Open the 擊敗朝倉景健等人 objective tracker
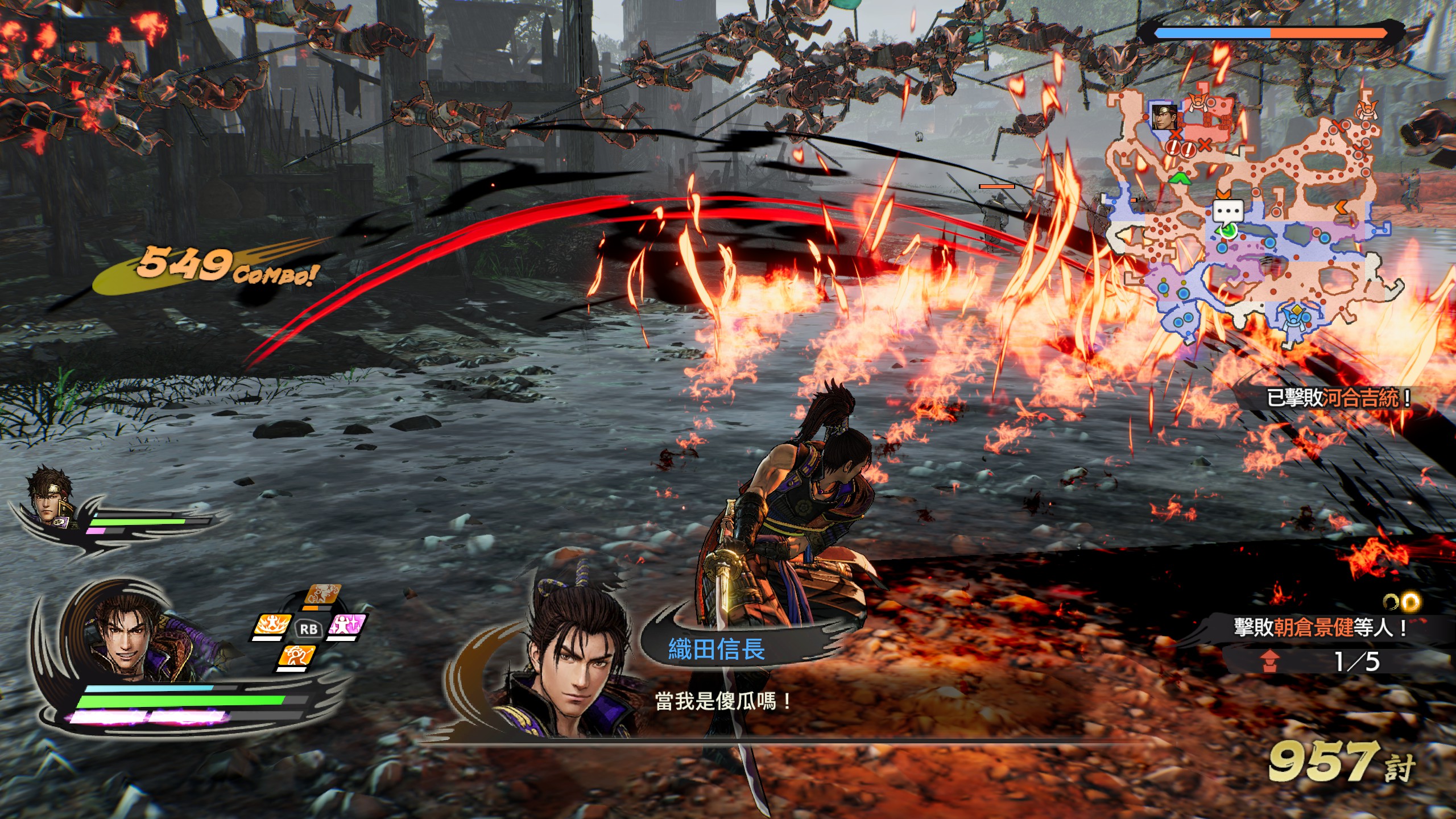This screenshot has height=819, width=1456. point(1319,627)
